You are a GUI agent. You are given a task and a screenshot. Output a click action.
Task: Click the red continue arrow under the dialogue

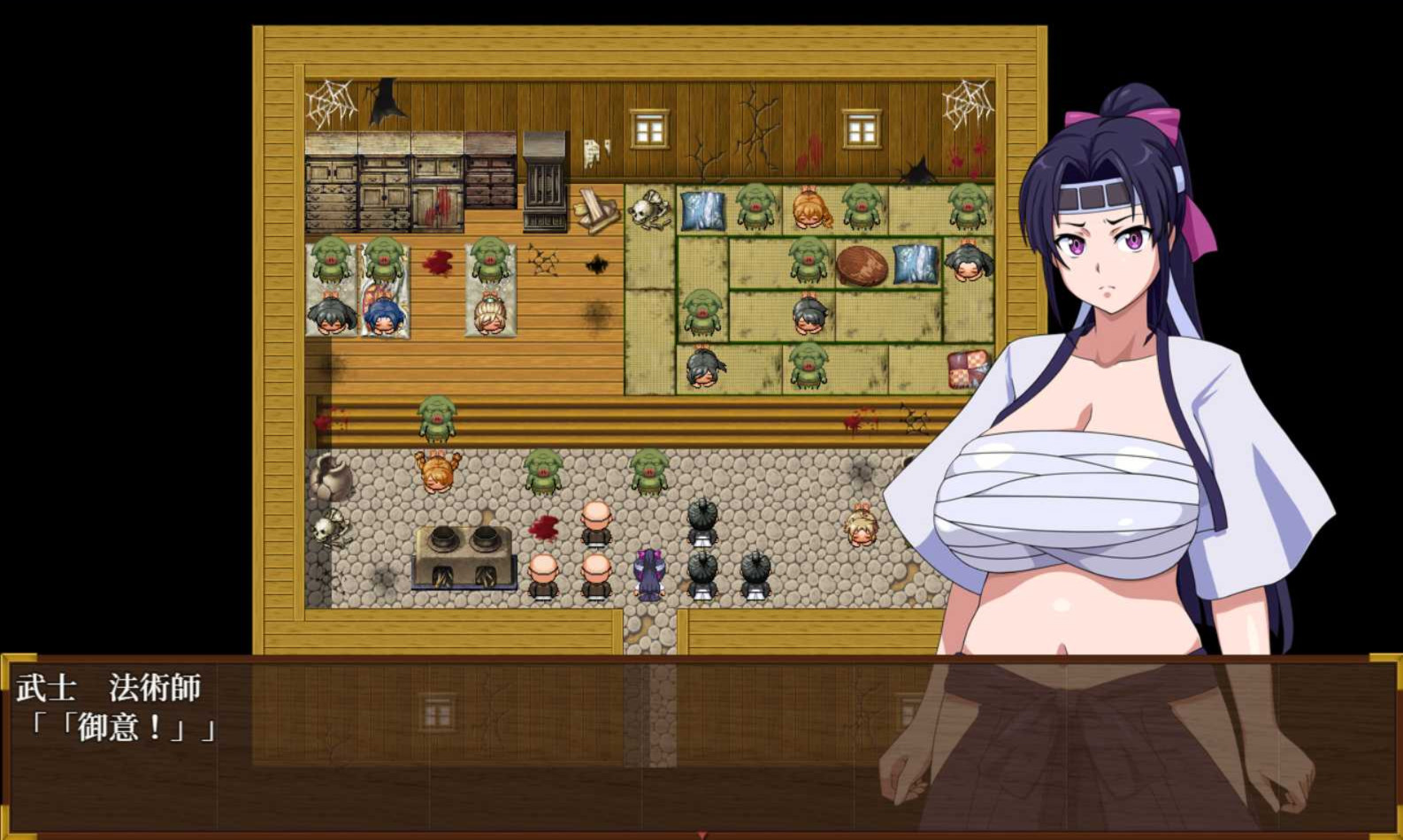(702, 834)
